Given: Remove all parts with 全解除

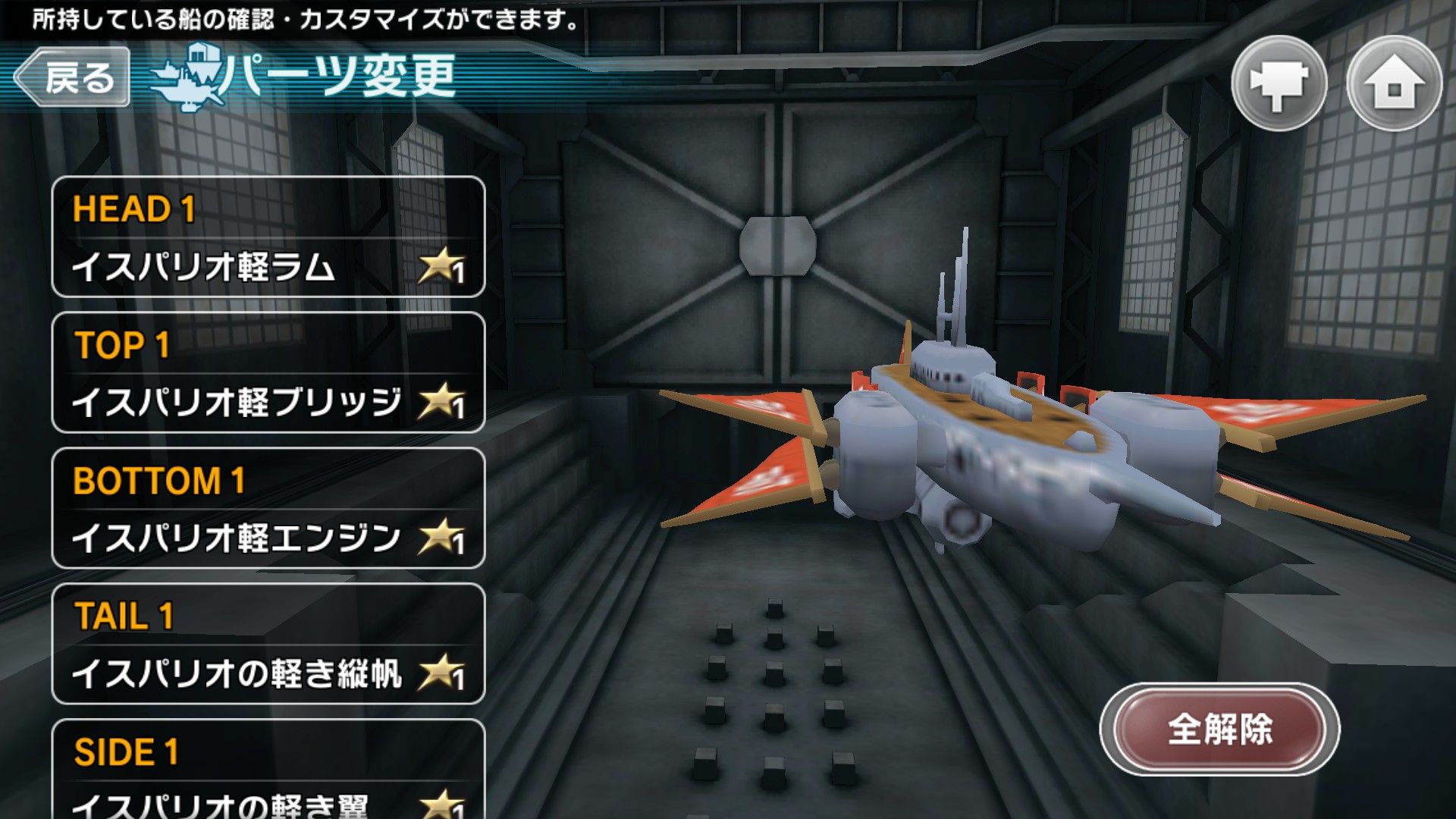Looking at the screenshot, I should point(1219,730).
